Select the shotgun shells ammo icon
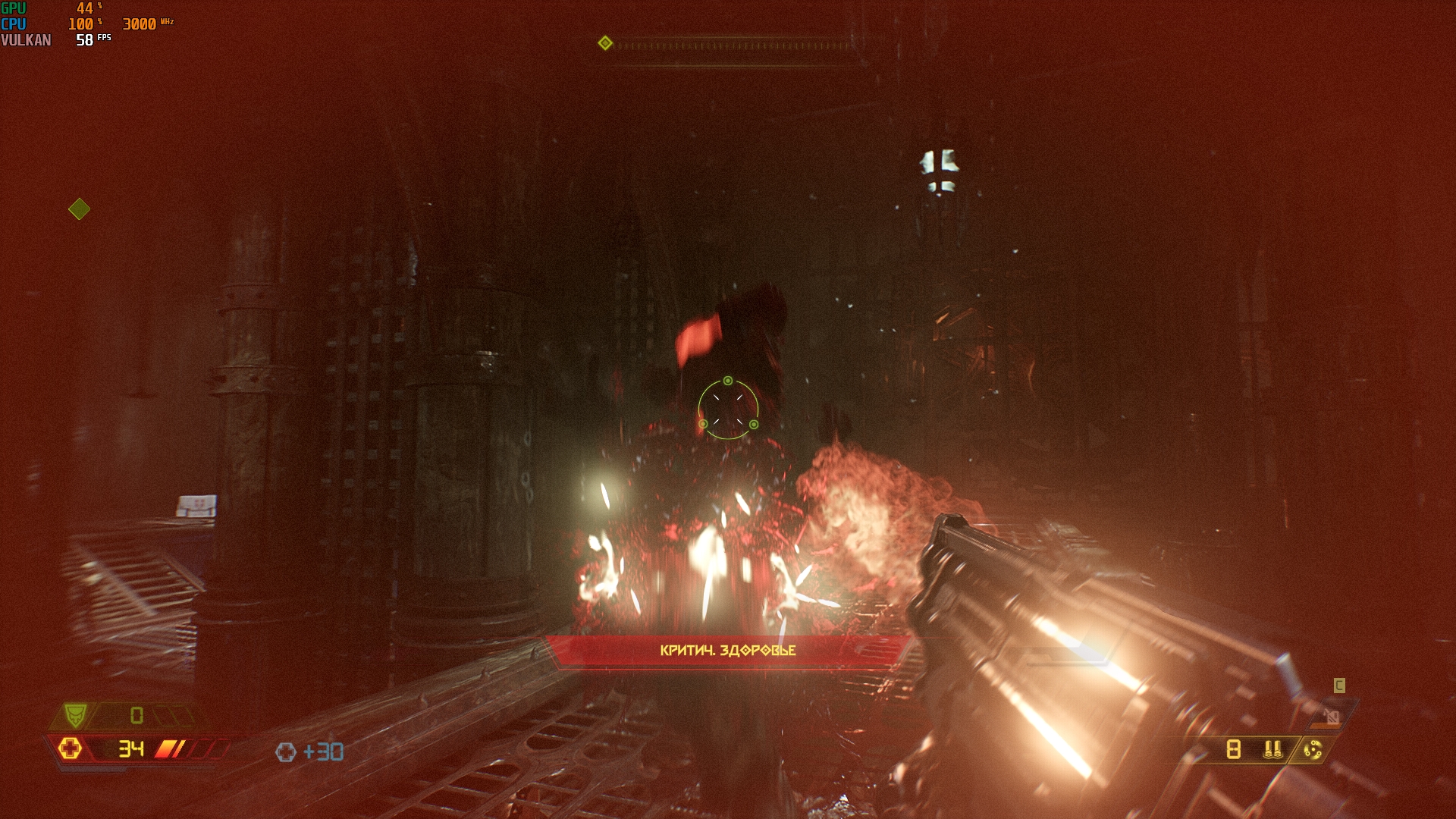Image resolution: width=1456 pixels, height=819 pixels. (1272, 749)
